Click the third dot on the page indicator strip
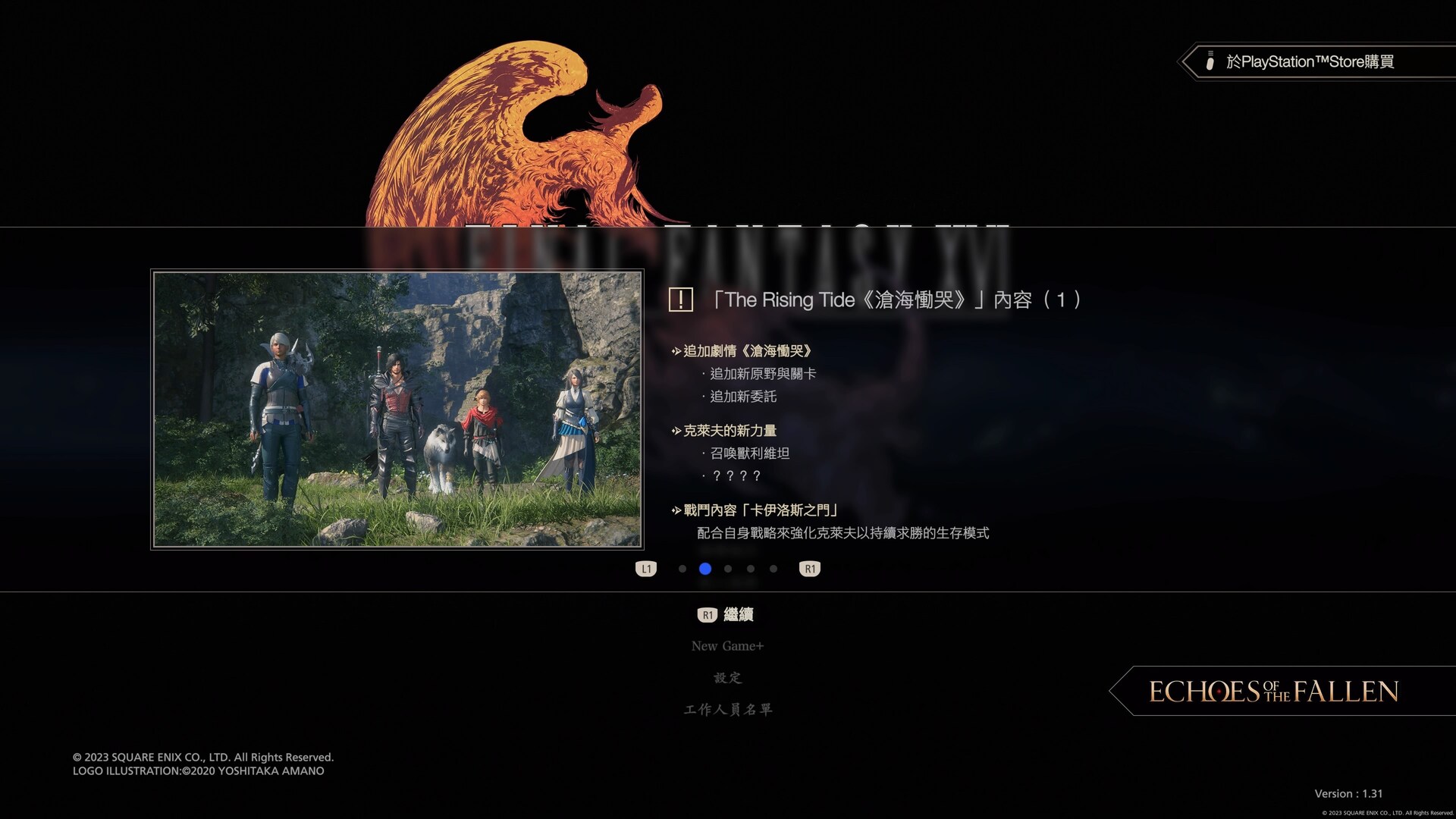Viewport: 1456px width, 819px height. (727, 569)
